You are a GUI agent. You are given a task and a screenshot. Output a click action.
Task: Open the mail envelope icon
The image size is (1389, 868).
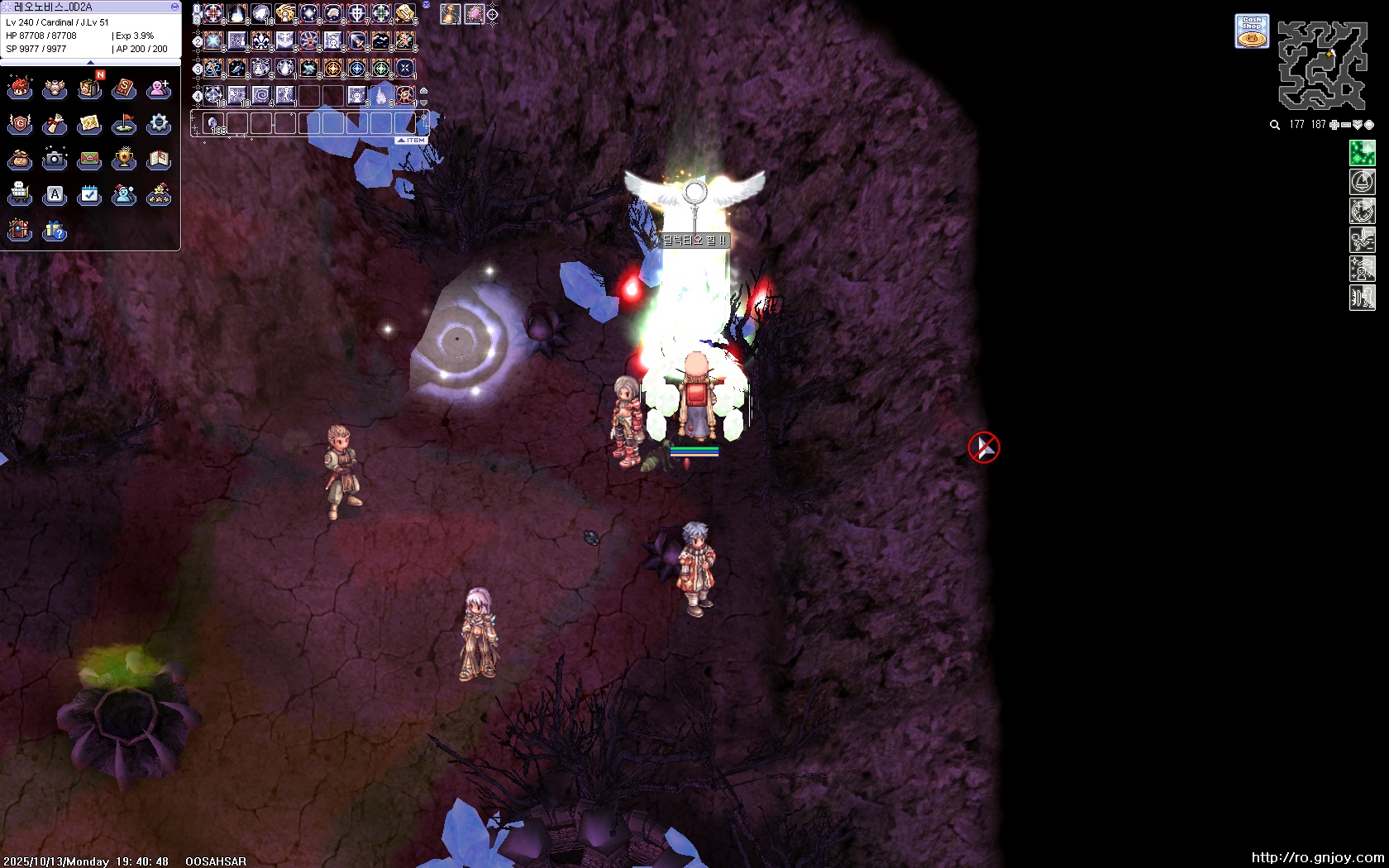89,159
